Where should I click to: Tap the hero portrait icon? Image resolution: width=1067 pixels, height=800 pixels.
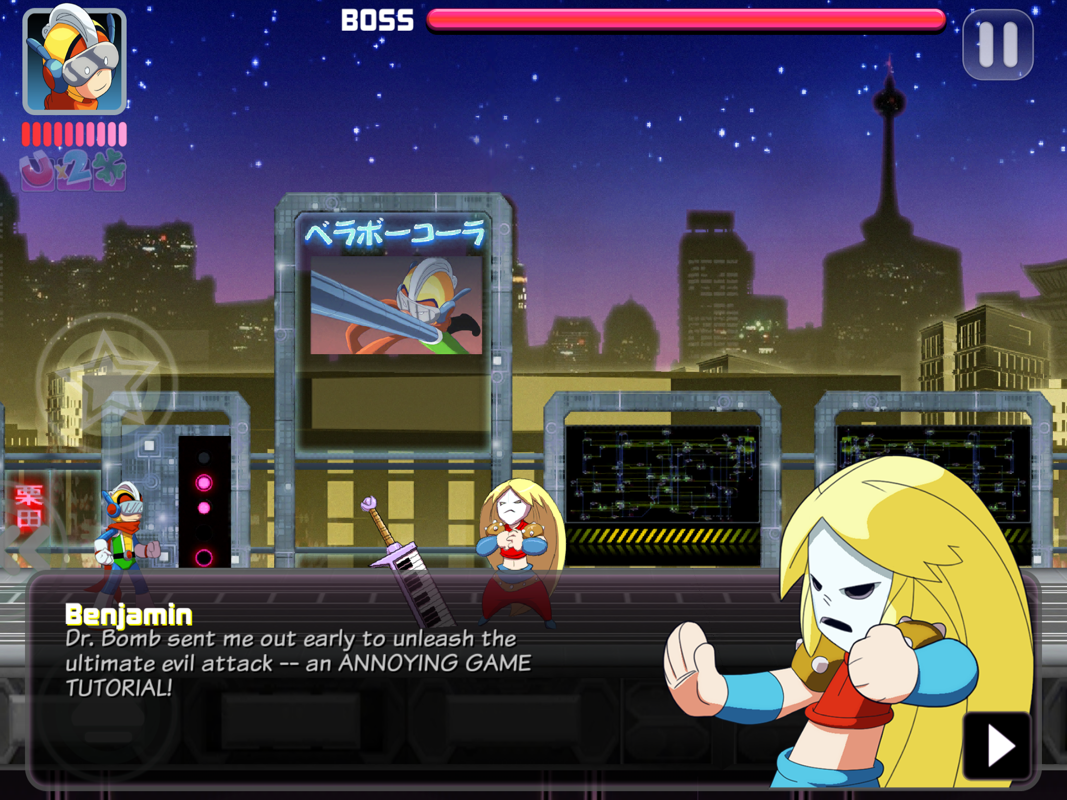[74, 60]
